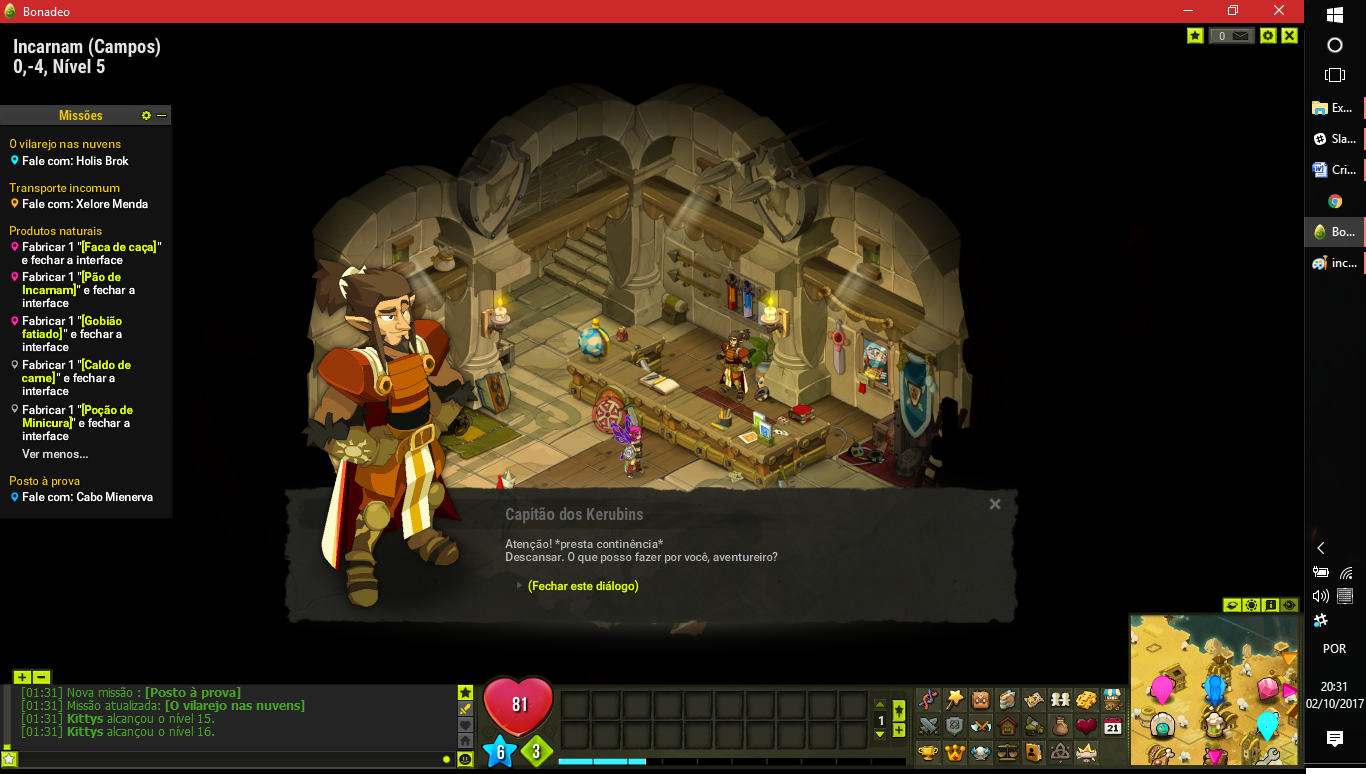Open the Missões panel gear options
Screen dimensions: 1366x774
click(146, 116)
